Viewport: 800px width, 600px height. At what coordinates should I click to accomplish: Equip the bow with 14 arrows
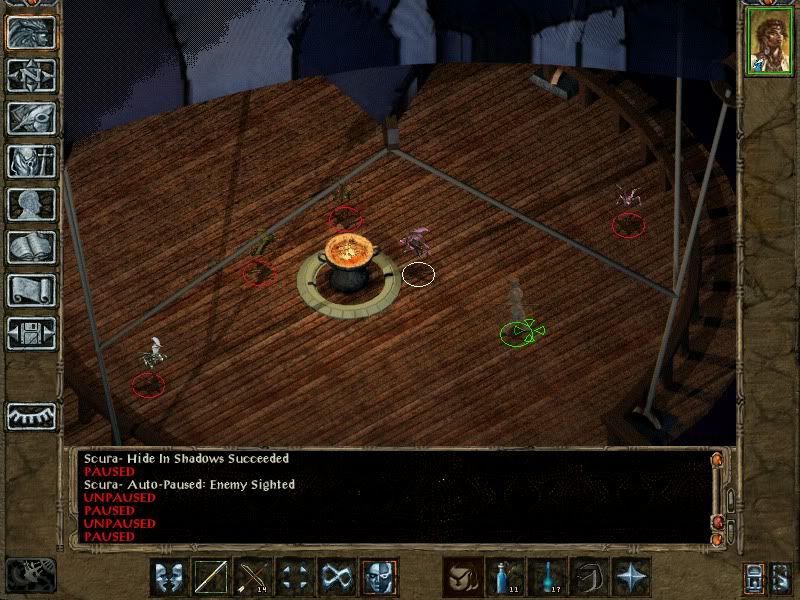click(254, 577)
